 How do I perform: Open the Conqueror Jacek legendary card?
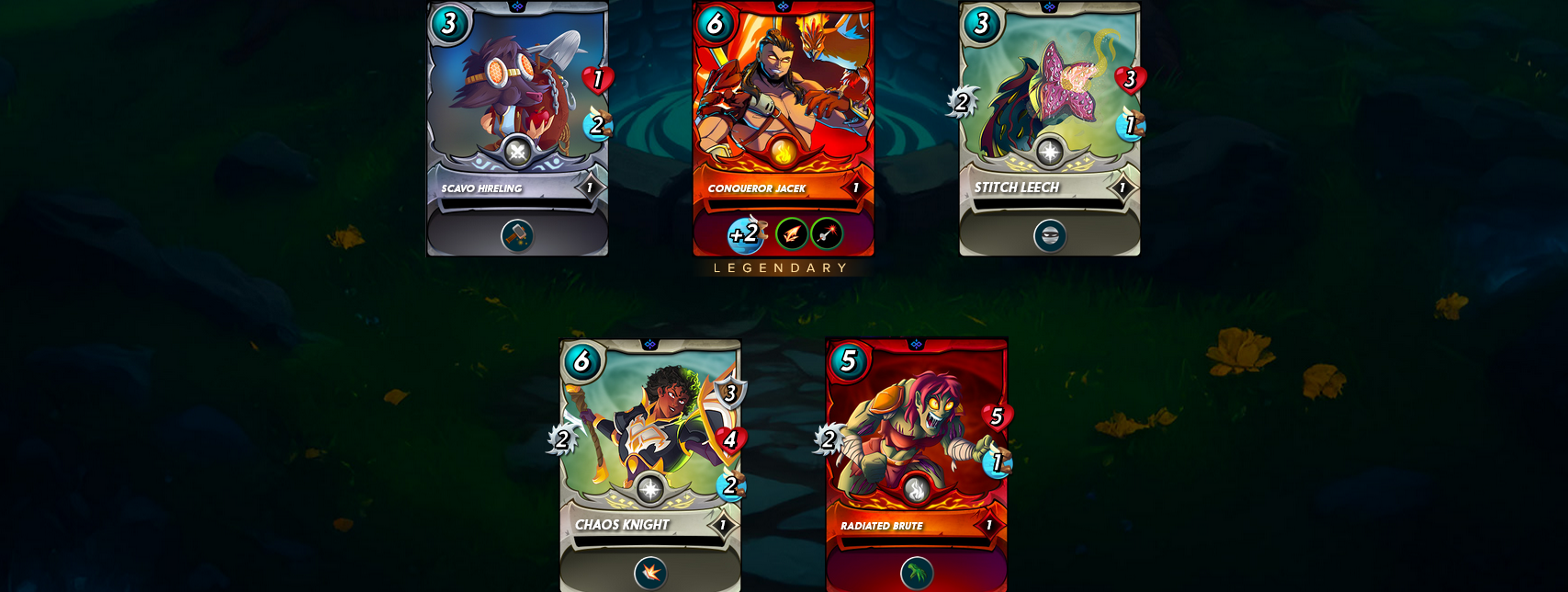(x=783, y=101)
